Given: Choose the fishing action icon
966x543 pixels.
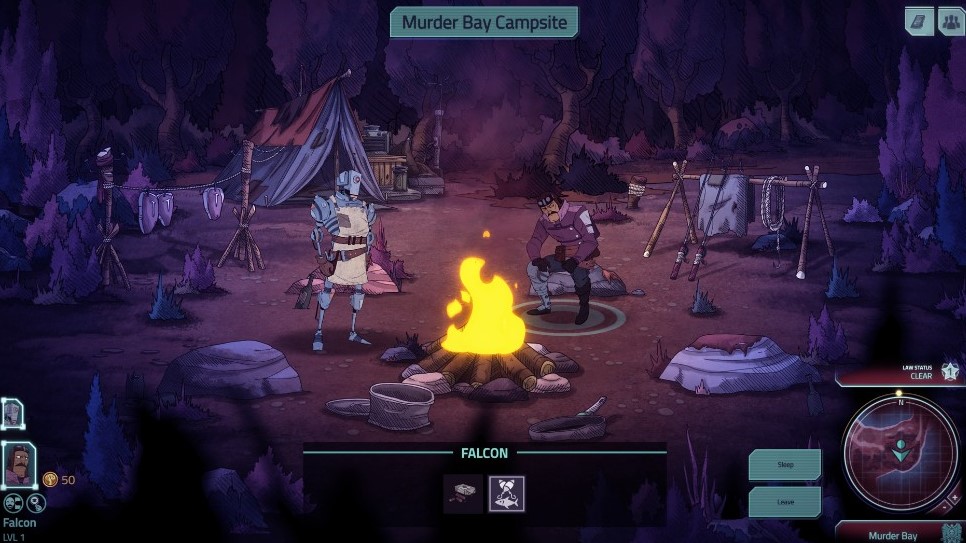Looking at the screenshot, I should coord(506,493).
